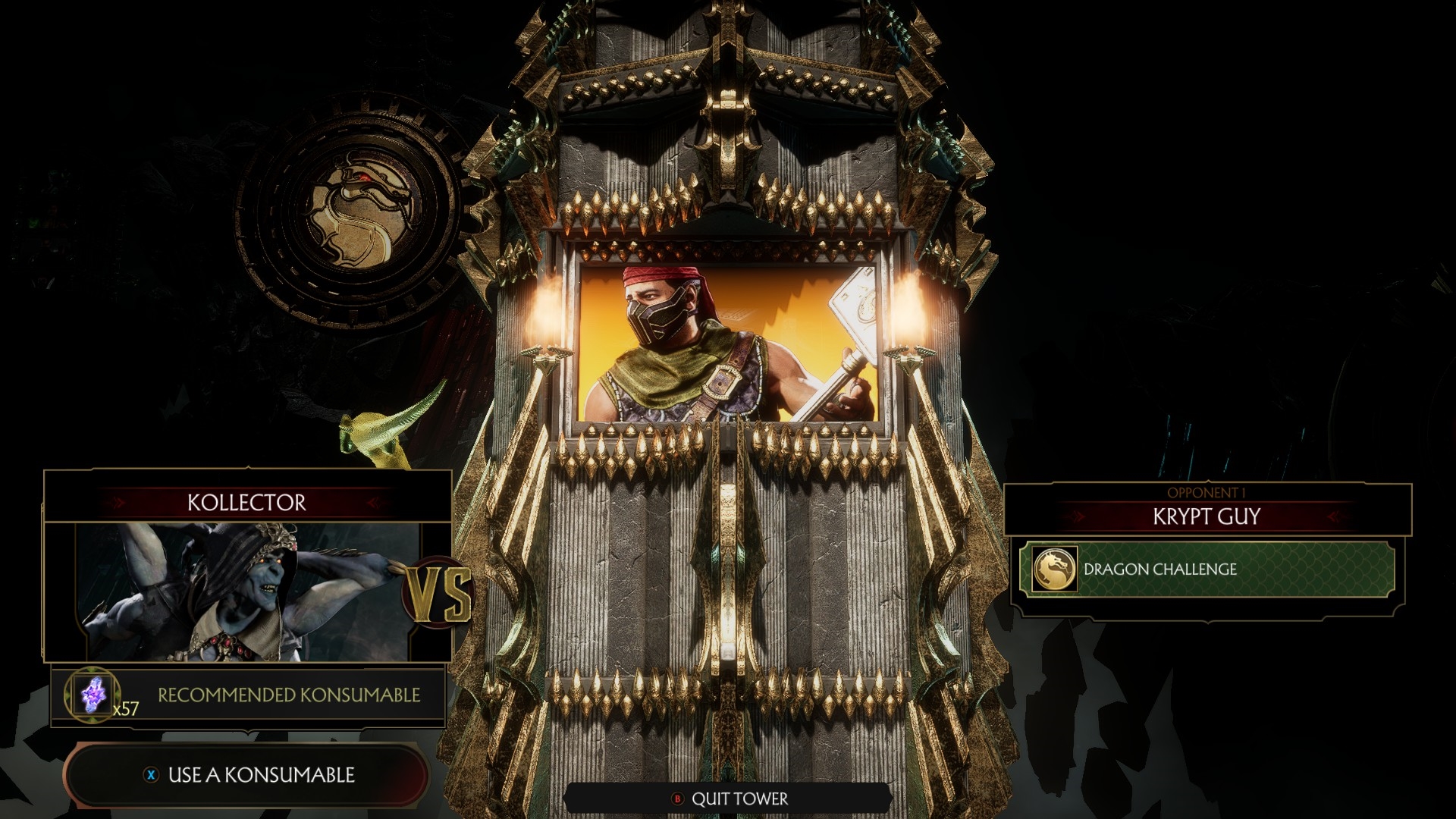Select the Recommended Konsumable slot
This screenshot has height=819, width=1456.
point(248,695)
